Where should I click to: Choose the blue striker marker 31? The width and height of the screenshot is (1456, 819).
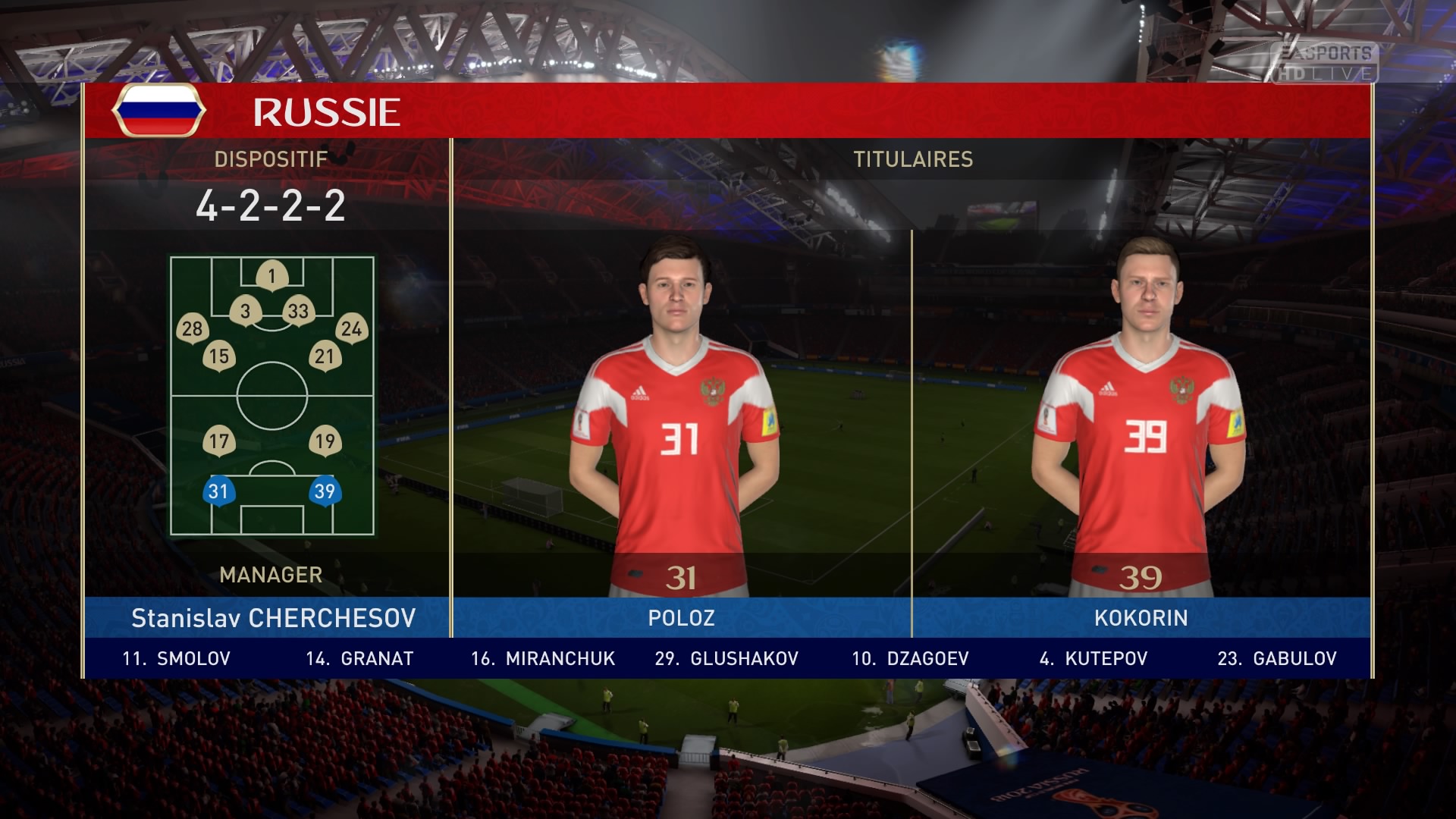click(218, 491)
